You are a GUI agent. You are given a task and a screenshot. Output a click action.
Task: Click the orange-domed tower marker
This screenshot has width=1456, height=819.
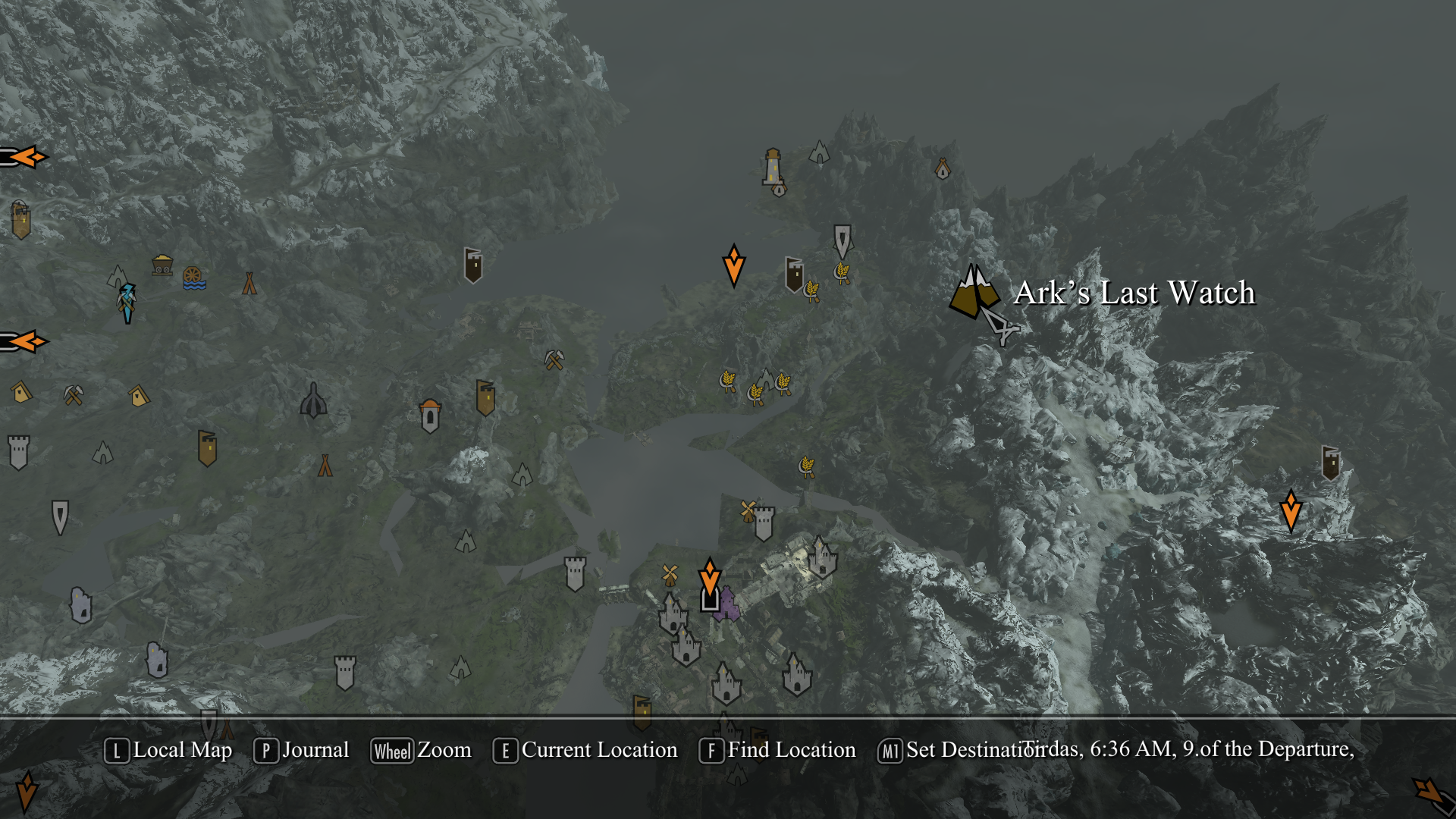(x=430, y=416)
